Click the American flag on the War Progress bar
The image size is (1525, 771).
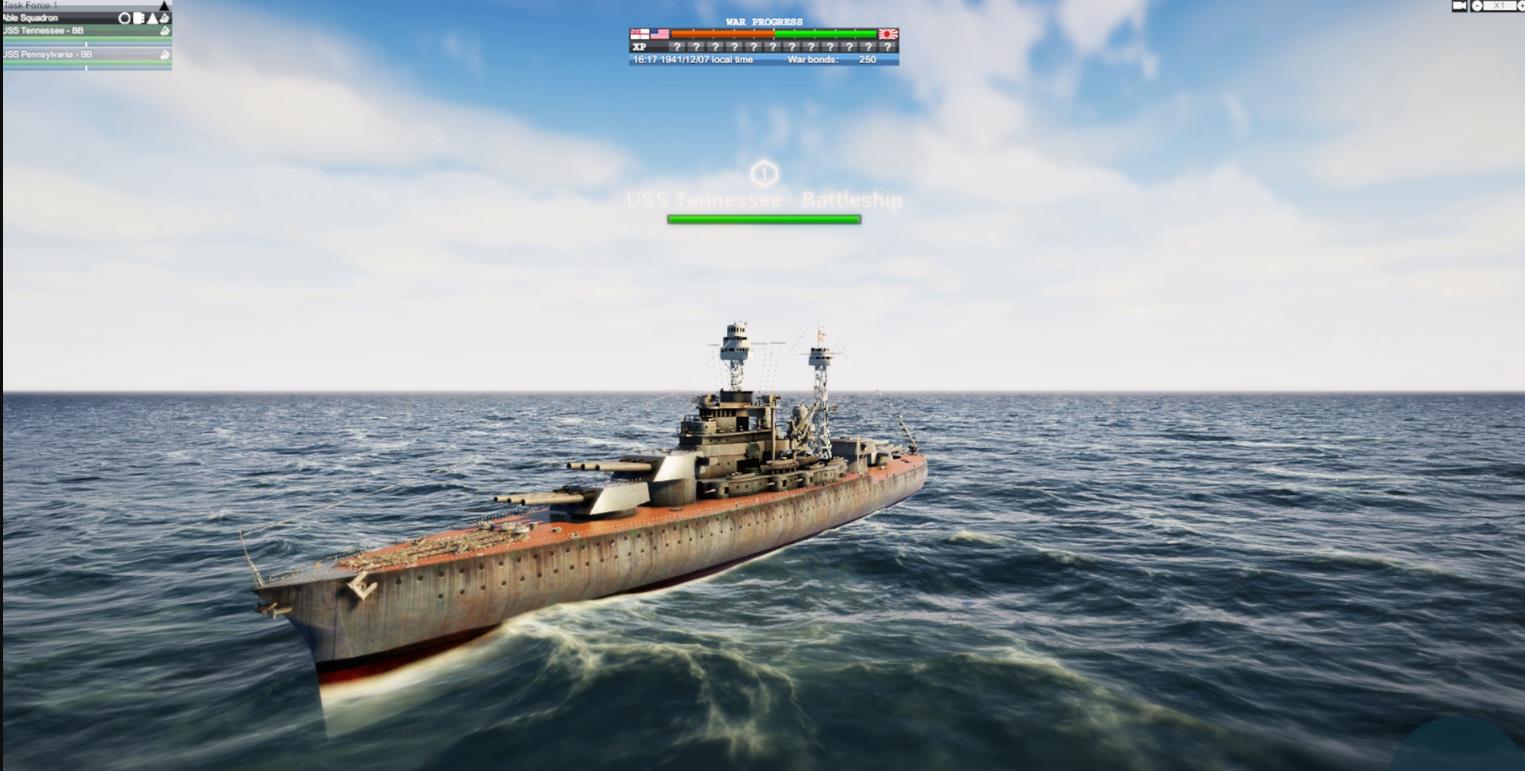click(660, 33)
